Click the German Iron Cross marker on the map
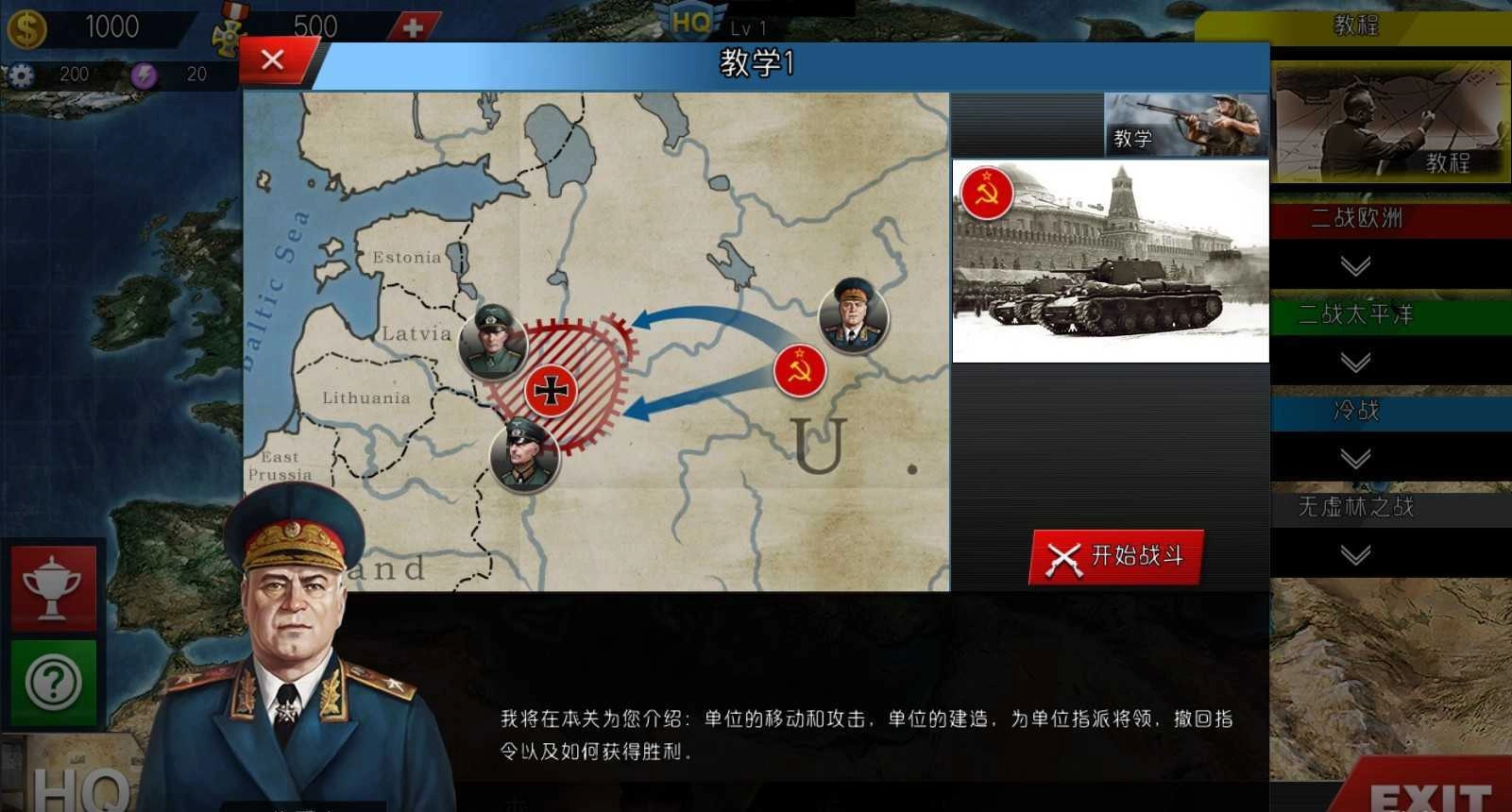The height and width of the screenshot is (812, 1512). tap(551, 389)
